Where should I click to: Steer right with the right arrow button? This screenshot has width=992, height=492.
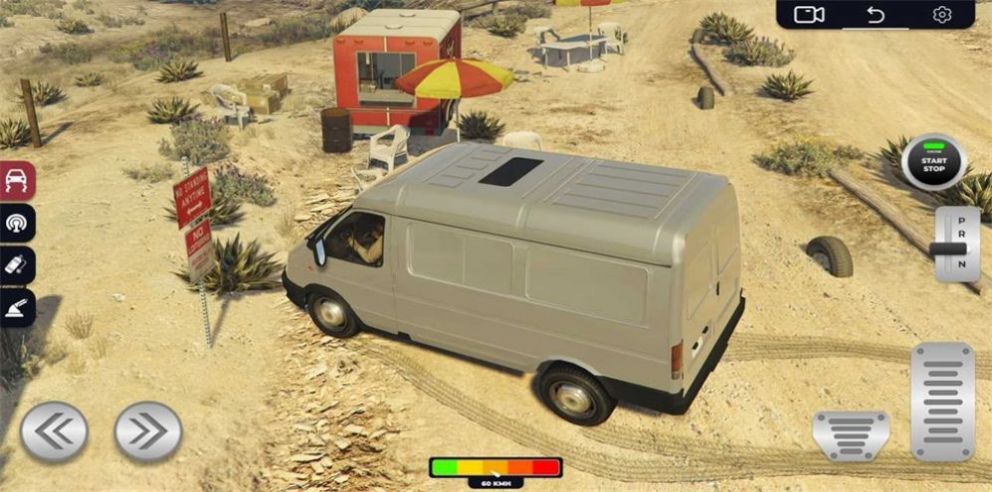[x=148, y=431]
